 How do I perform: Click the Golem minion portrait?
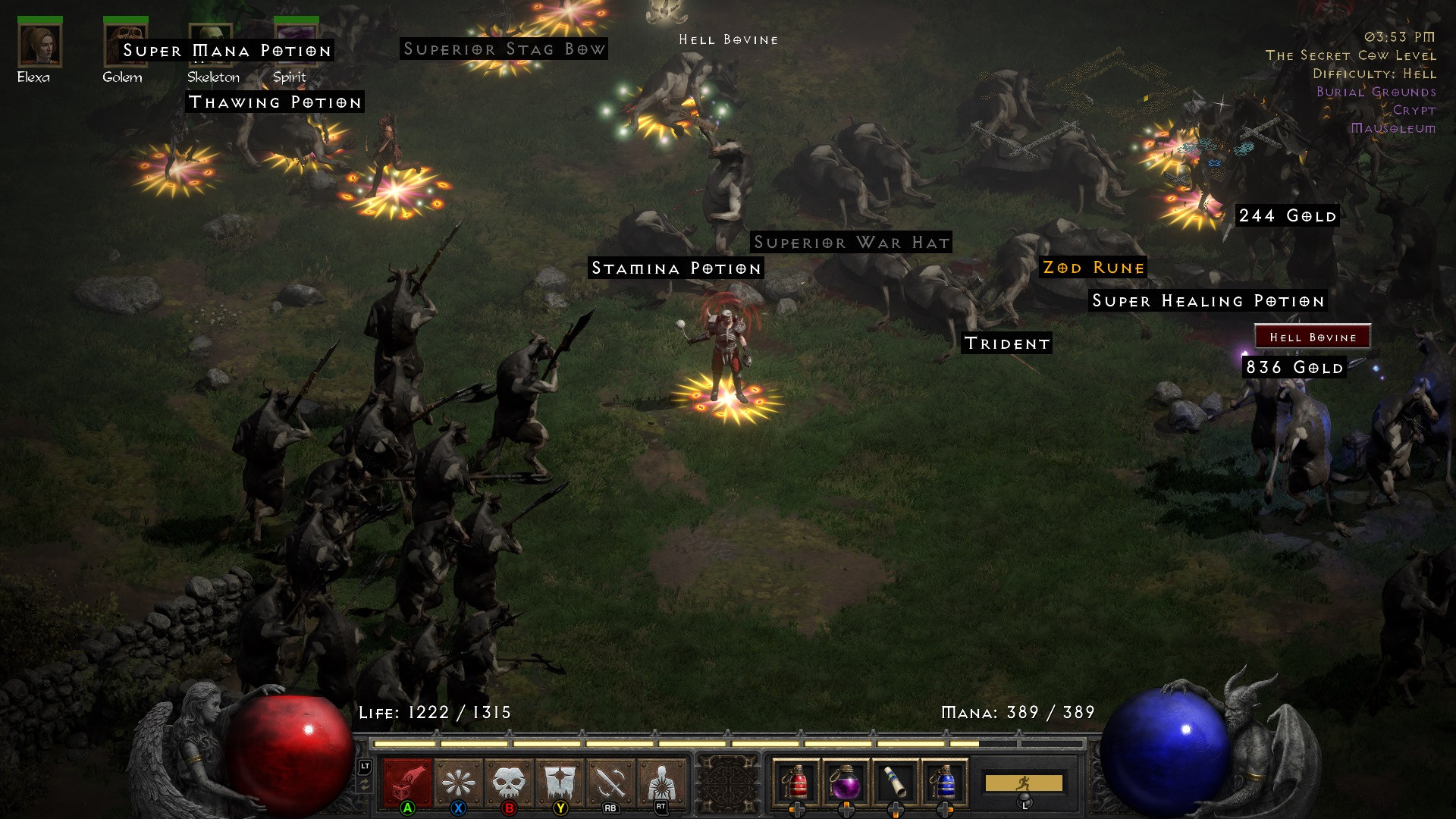click(125, 45)
